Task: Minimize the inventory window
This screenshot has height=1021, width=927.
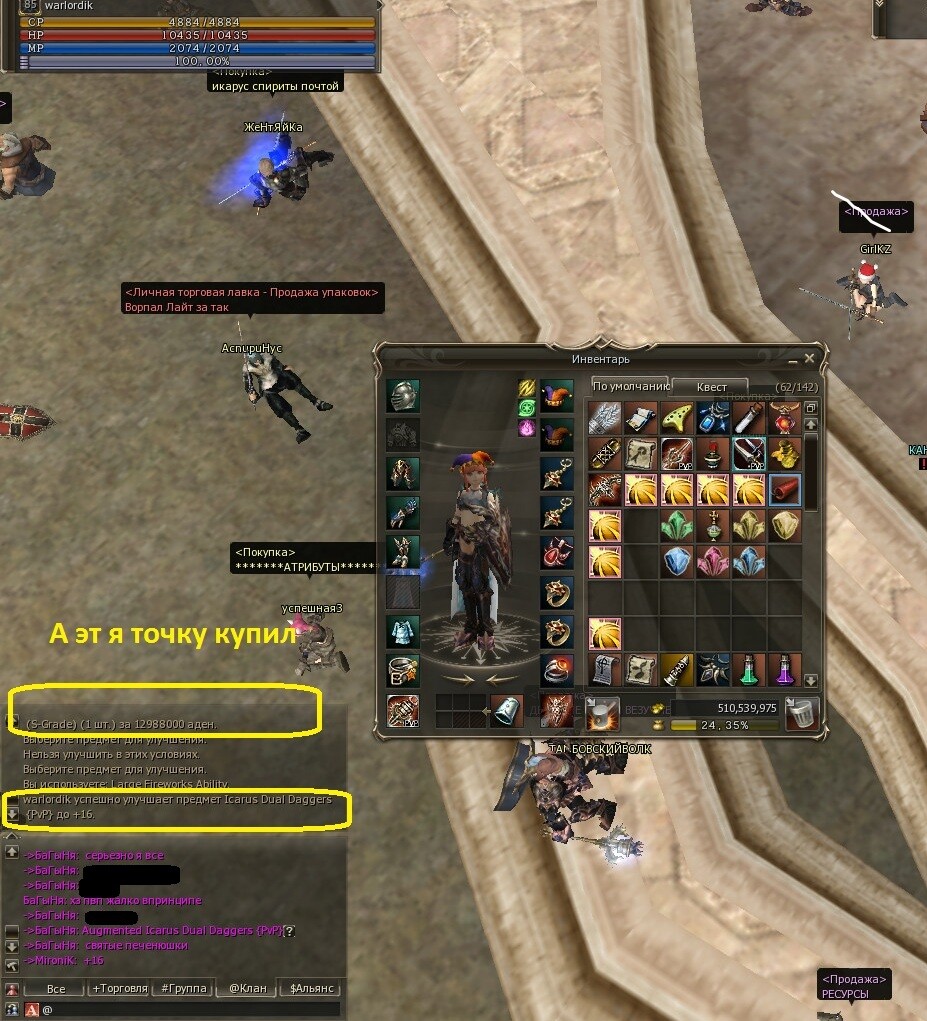Action: 792,358
